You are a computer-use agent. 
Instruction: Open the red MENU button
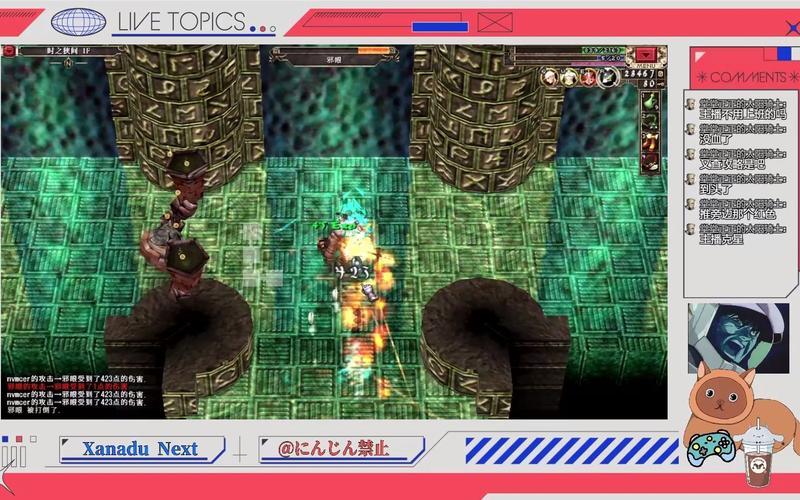[x=648, y=54]
